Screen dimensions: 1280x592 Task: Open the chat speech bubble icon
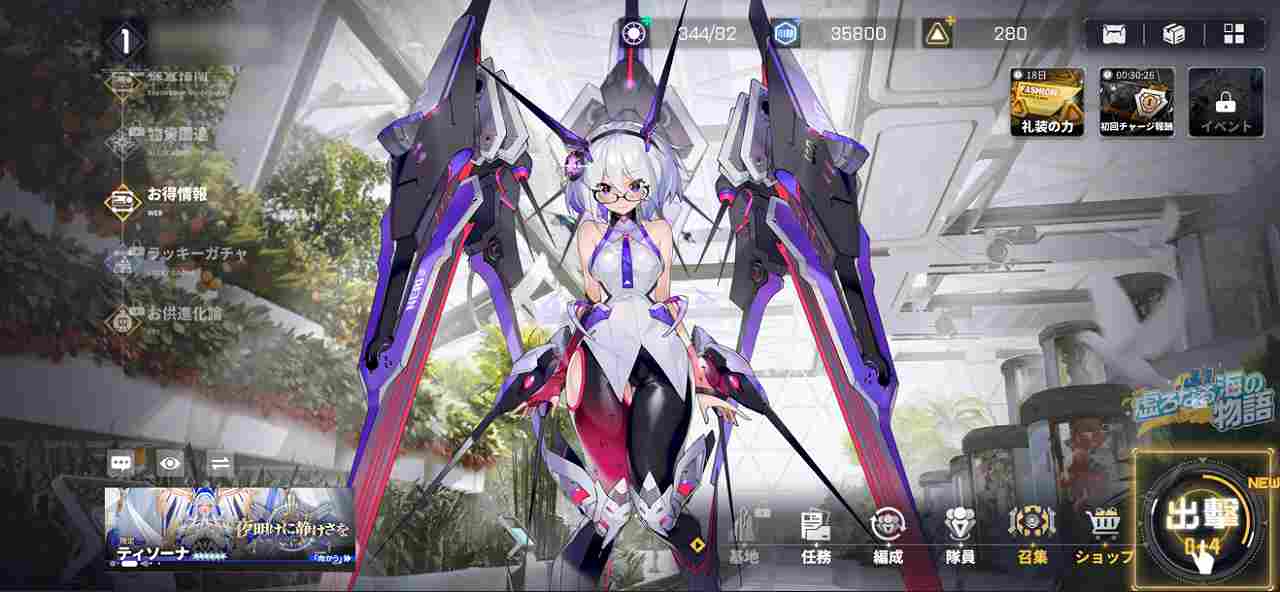[x=121, y=463]
